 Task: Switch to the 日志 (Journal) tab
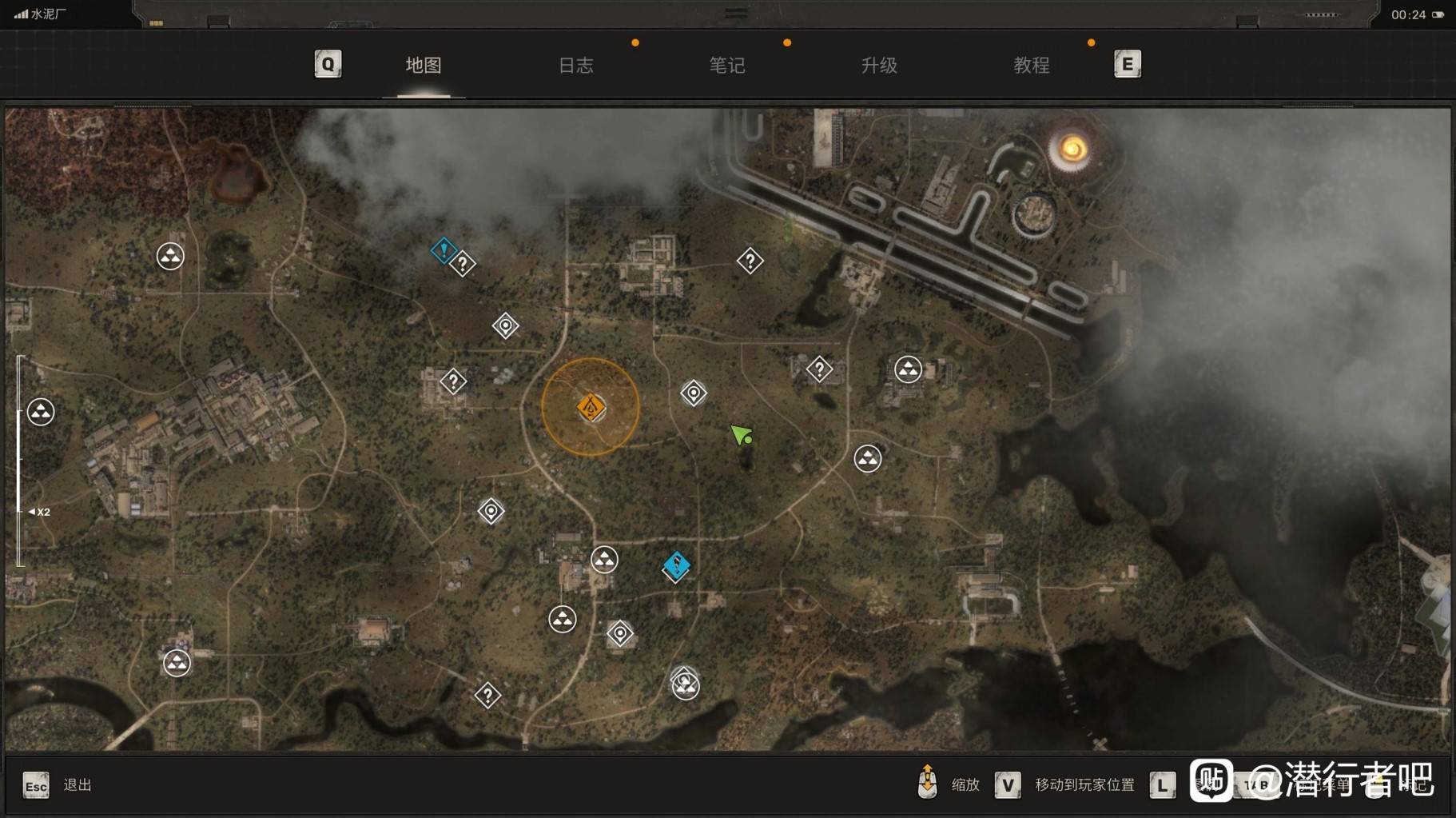coord(575,66)
